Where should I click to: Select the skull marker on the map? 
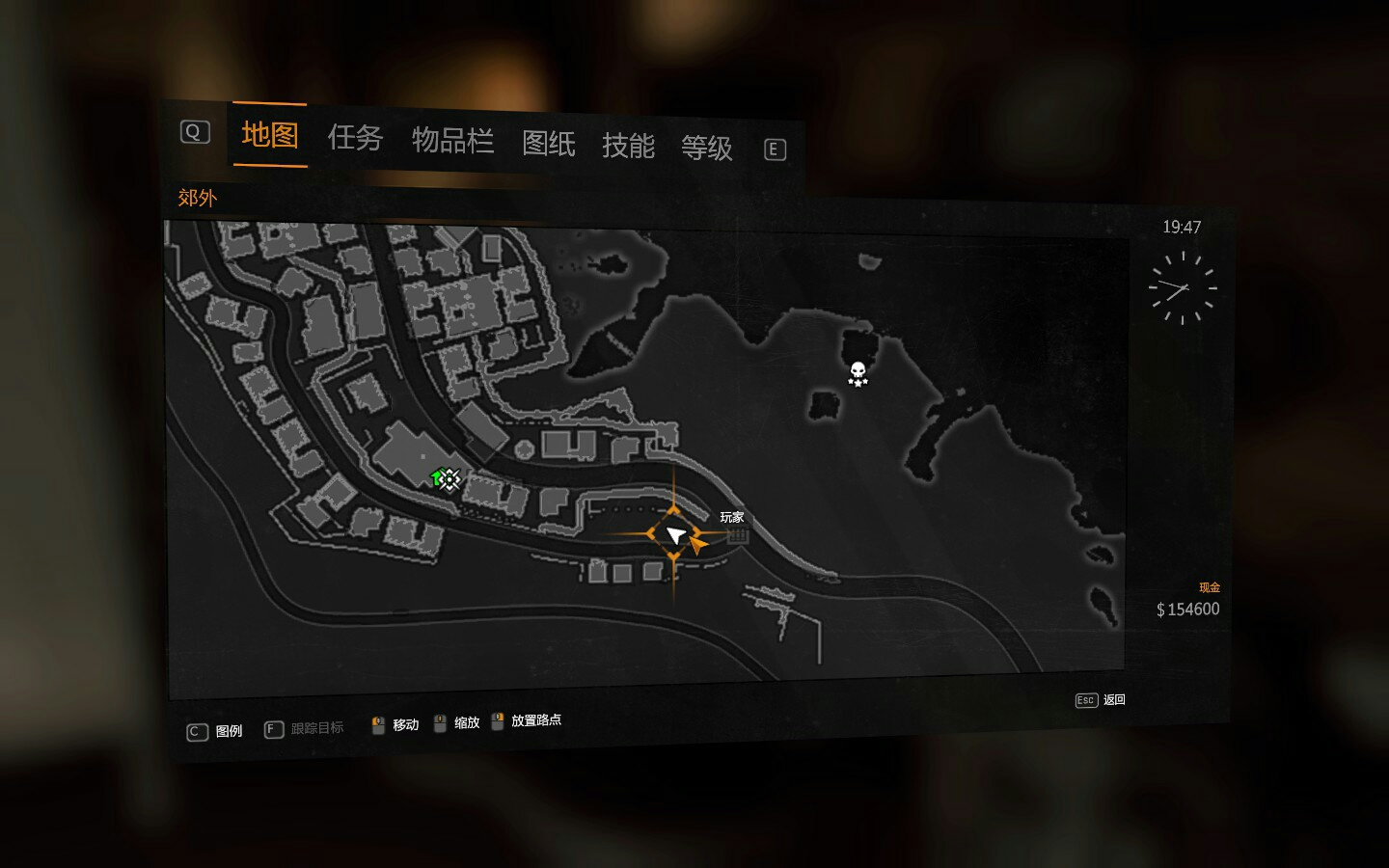(x=858, y=373)
